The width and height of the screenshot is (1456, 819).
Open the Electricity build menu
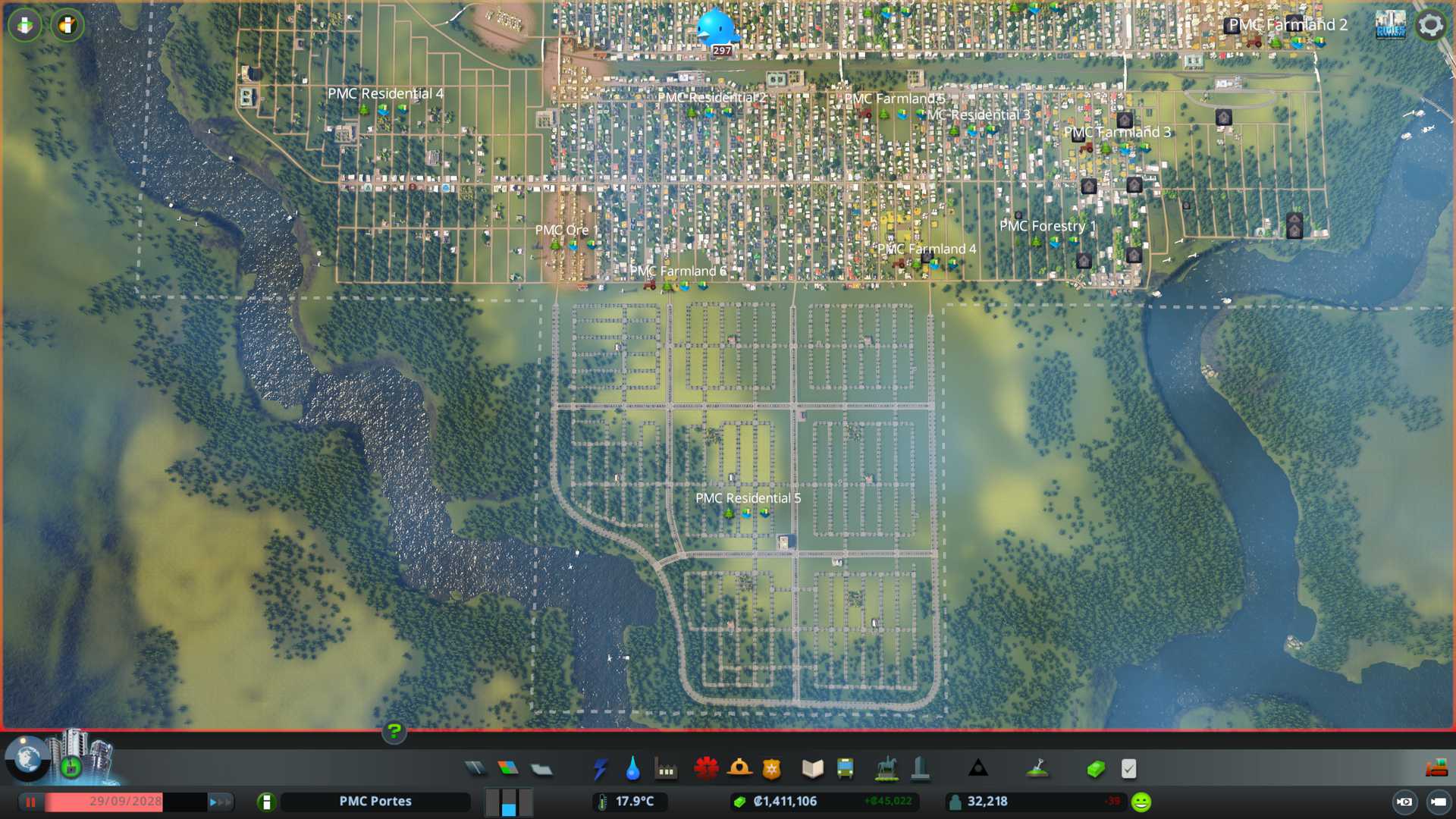600,769
